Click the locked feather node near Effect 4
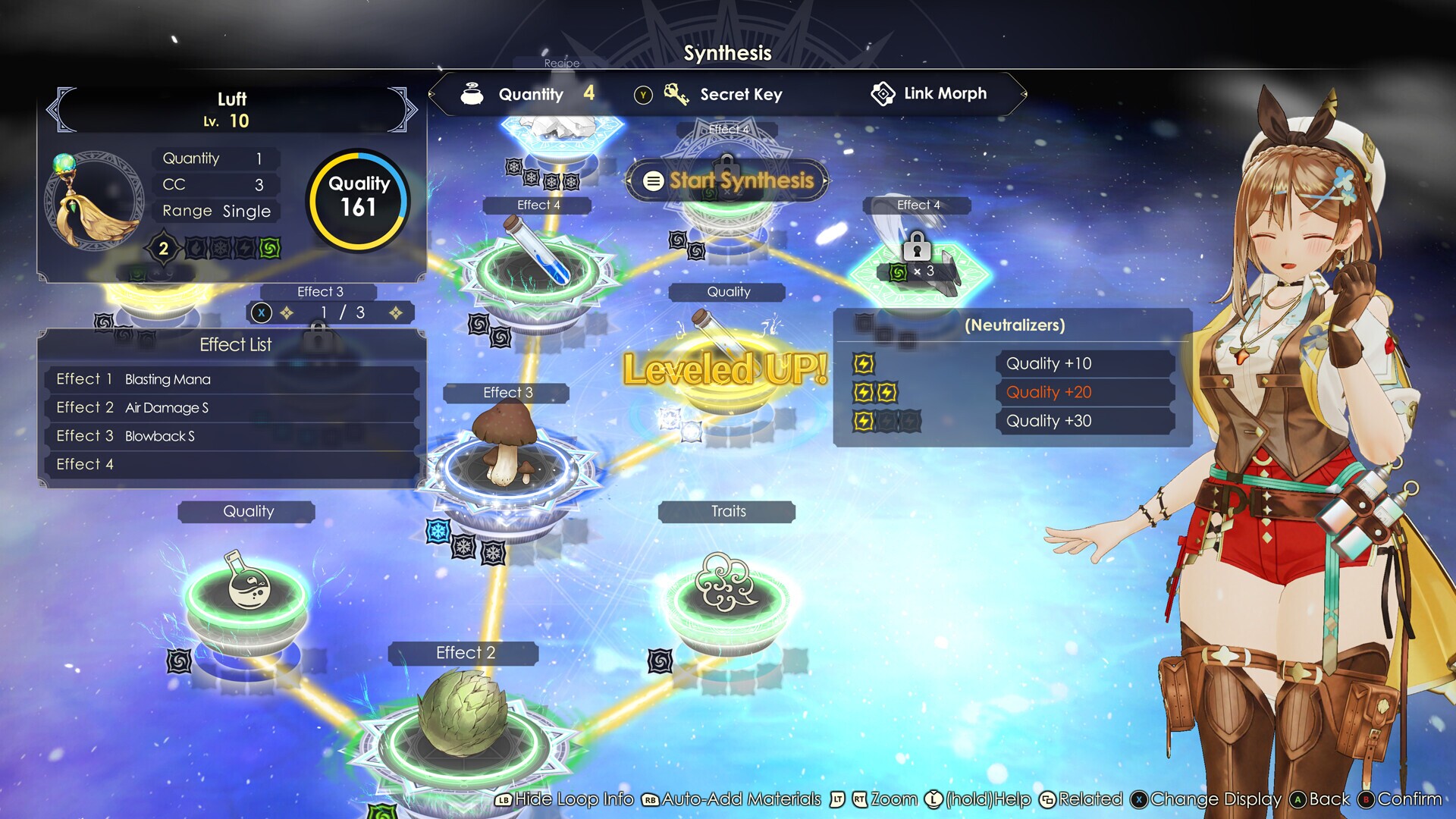 (x=921, y=265)
